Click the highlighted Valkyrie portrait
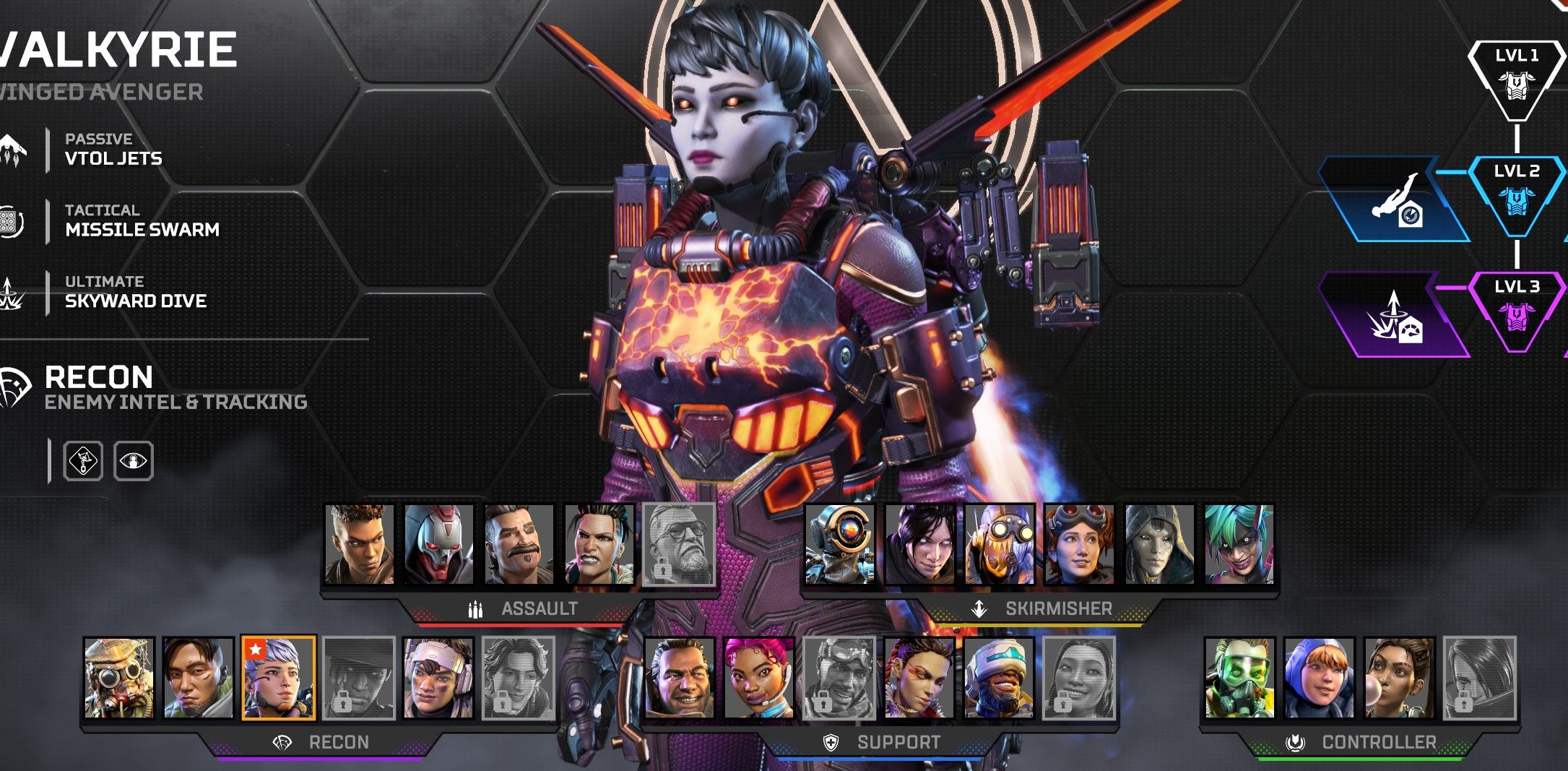The image size is (1568, 771). pyautogui.click(x=278, y=678)
